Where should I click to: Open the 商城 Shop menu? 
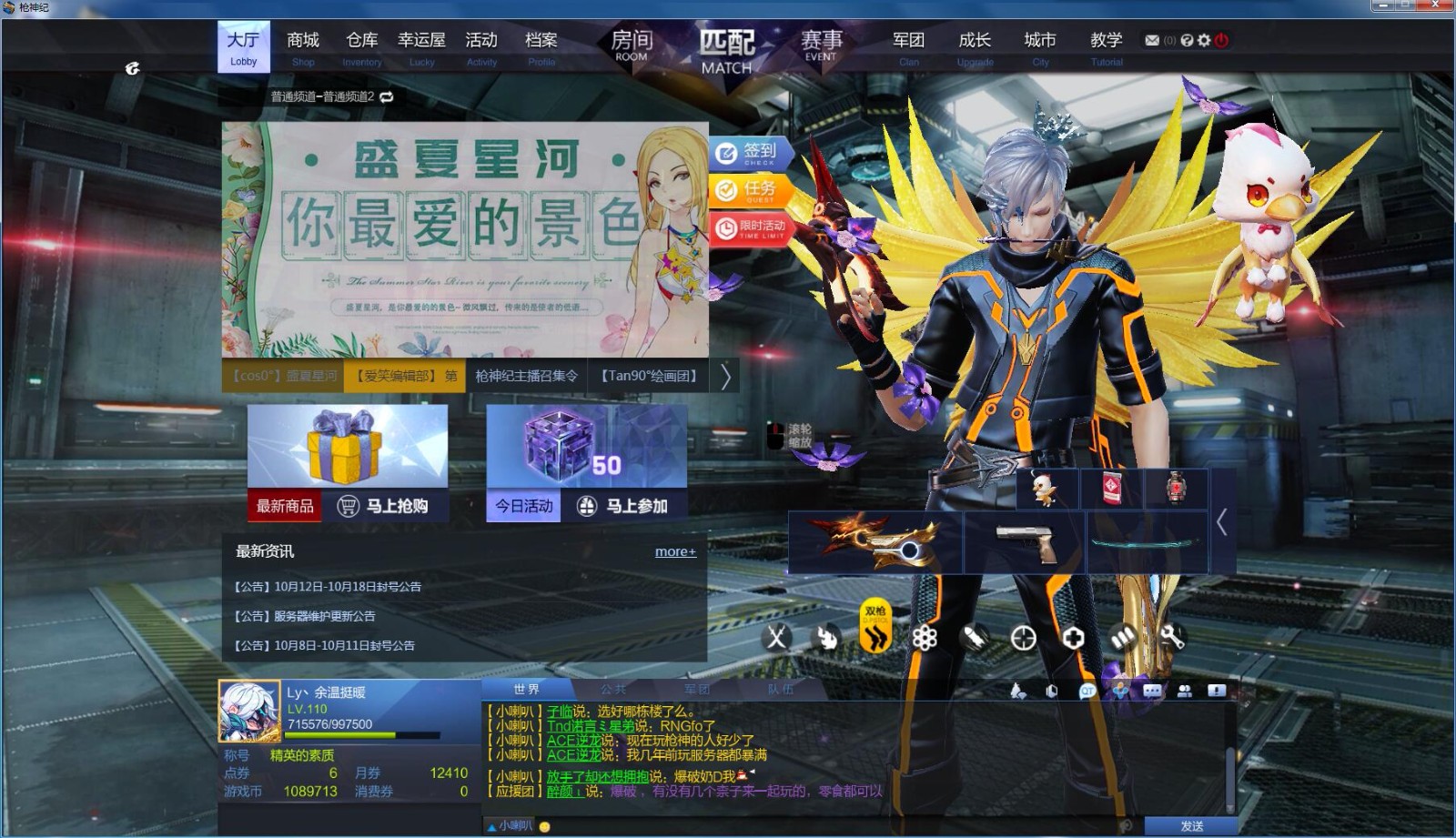point(302,40)
